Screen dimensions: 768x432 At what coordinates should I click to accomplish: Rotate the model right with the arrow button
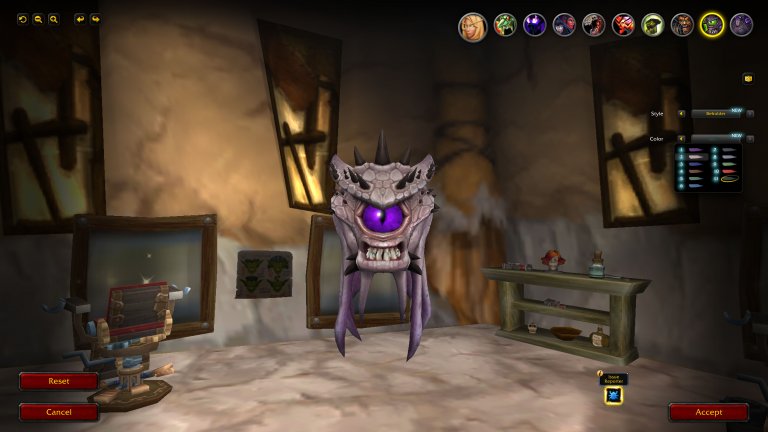pyautogui.click(x=95, y=19)
